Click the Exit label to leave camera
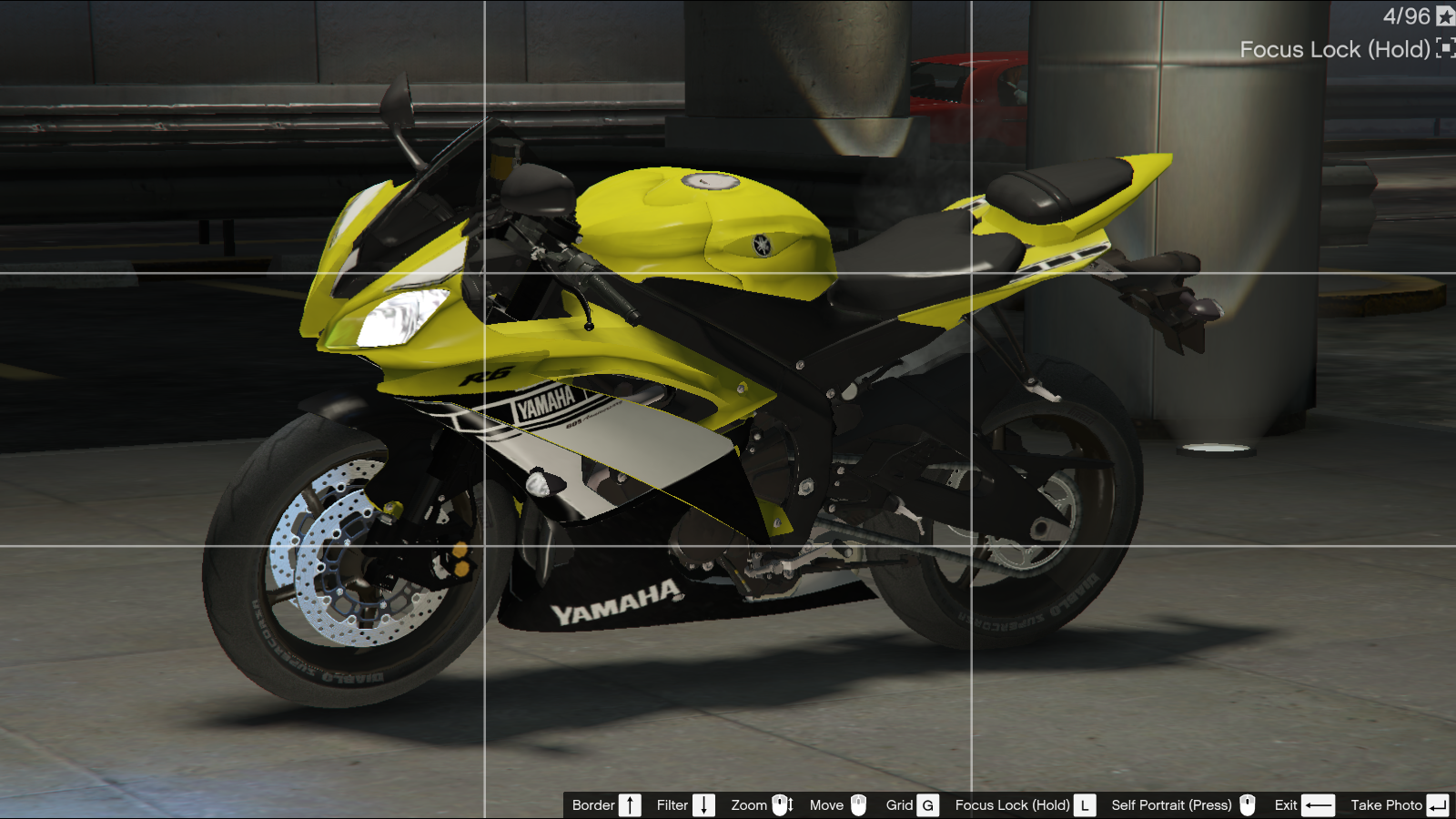The width and height of the screenshot is (1456, 819). tap(1286, 804)
